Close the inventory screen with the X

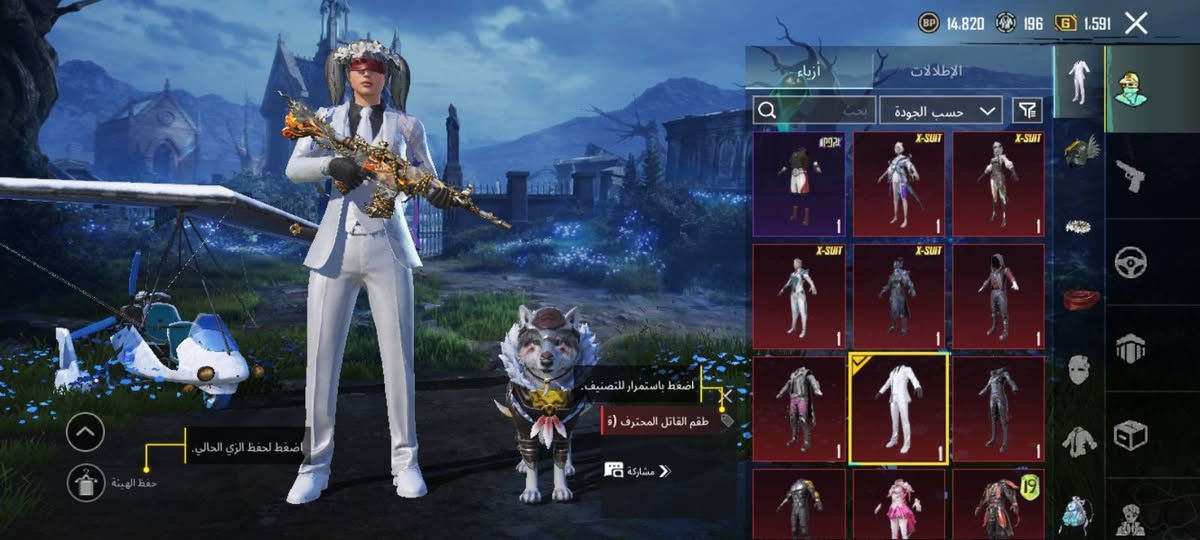coord(1136,24)
